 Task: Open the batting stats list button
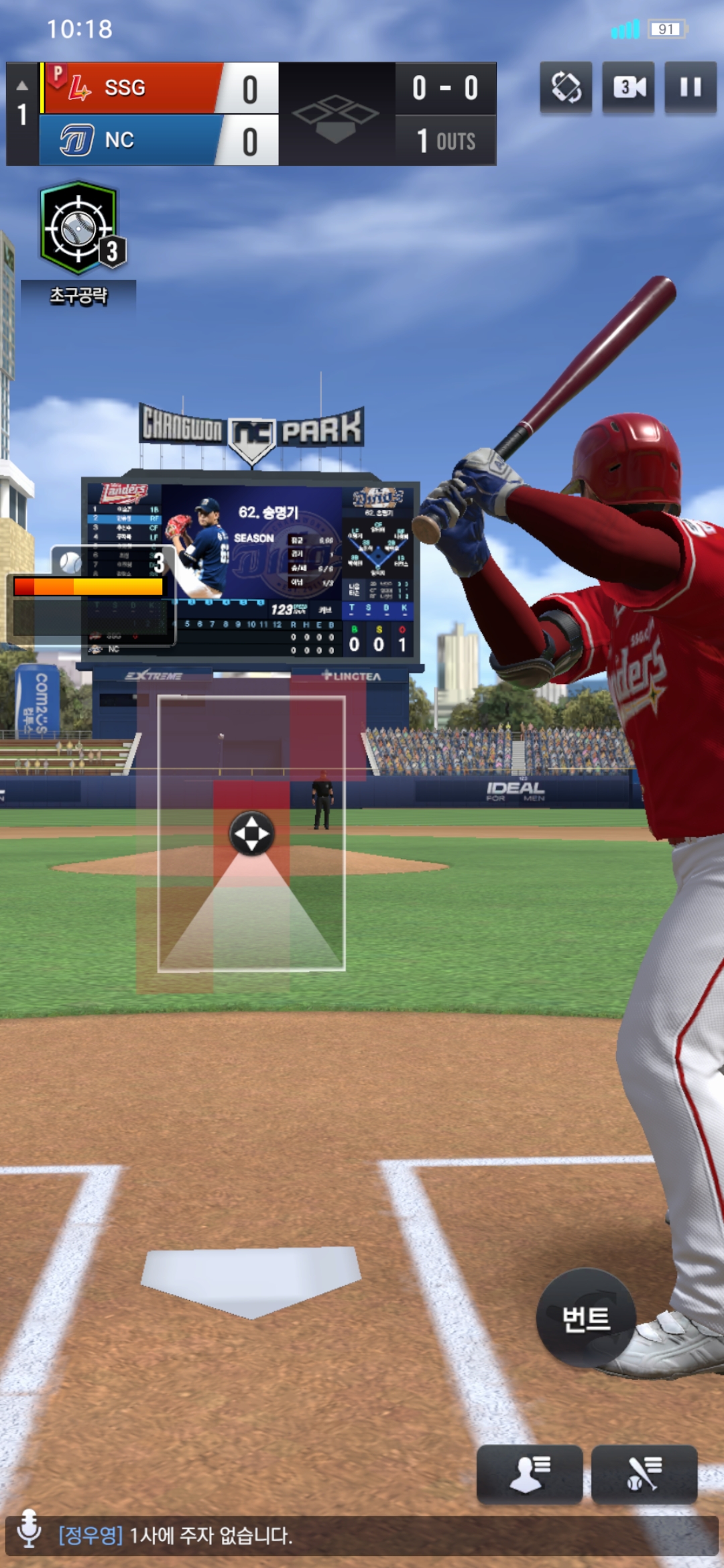[x=644, y=1474]
